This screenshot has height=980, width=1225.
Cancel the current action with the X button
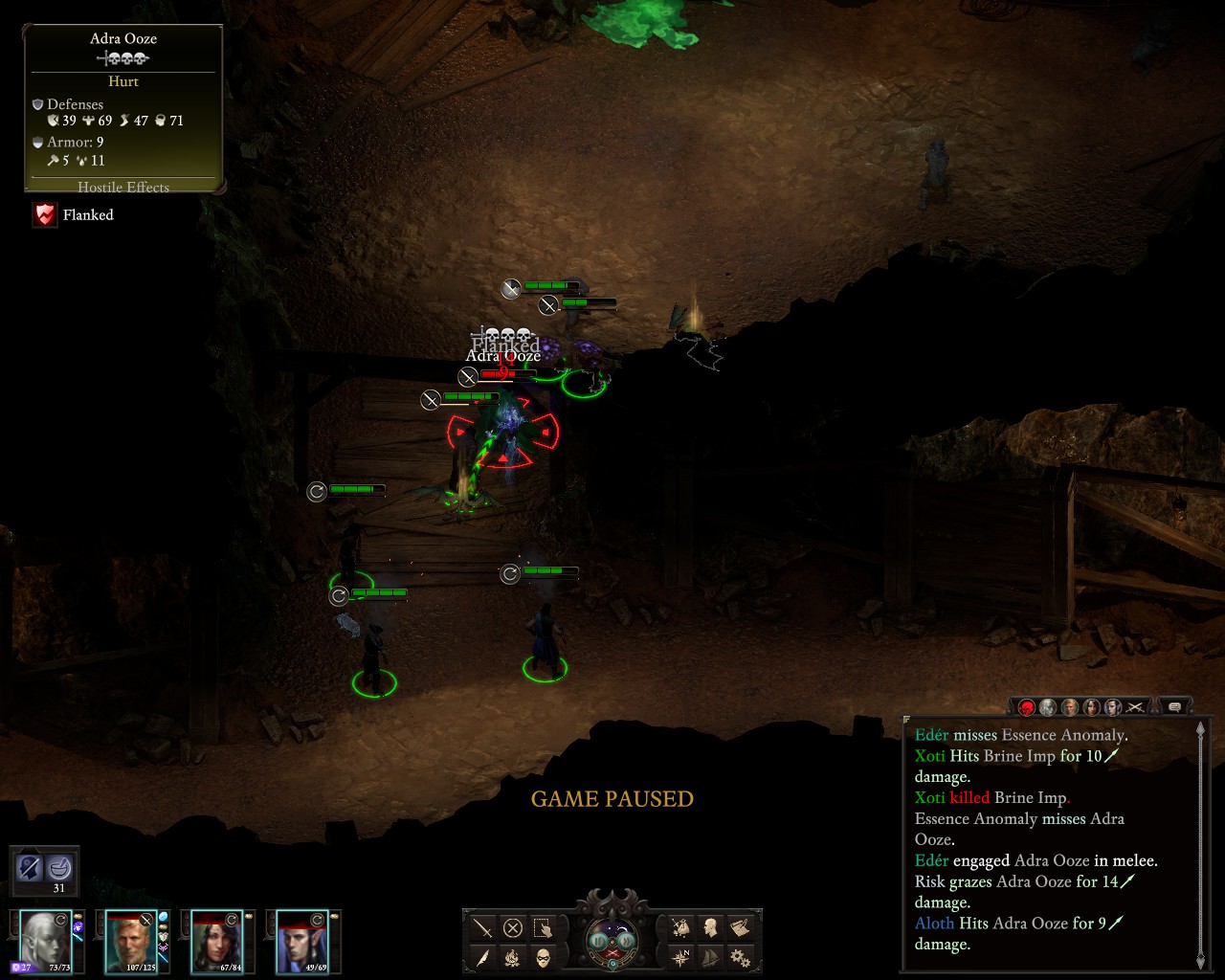(513, 928)
